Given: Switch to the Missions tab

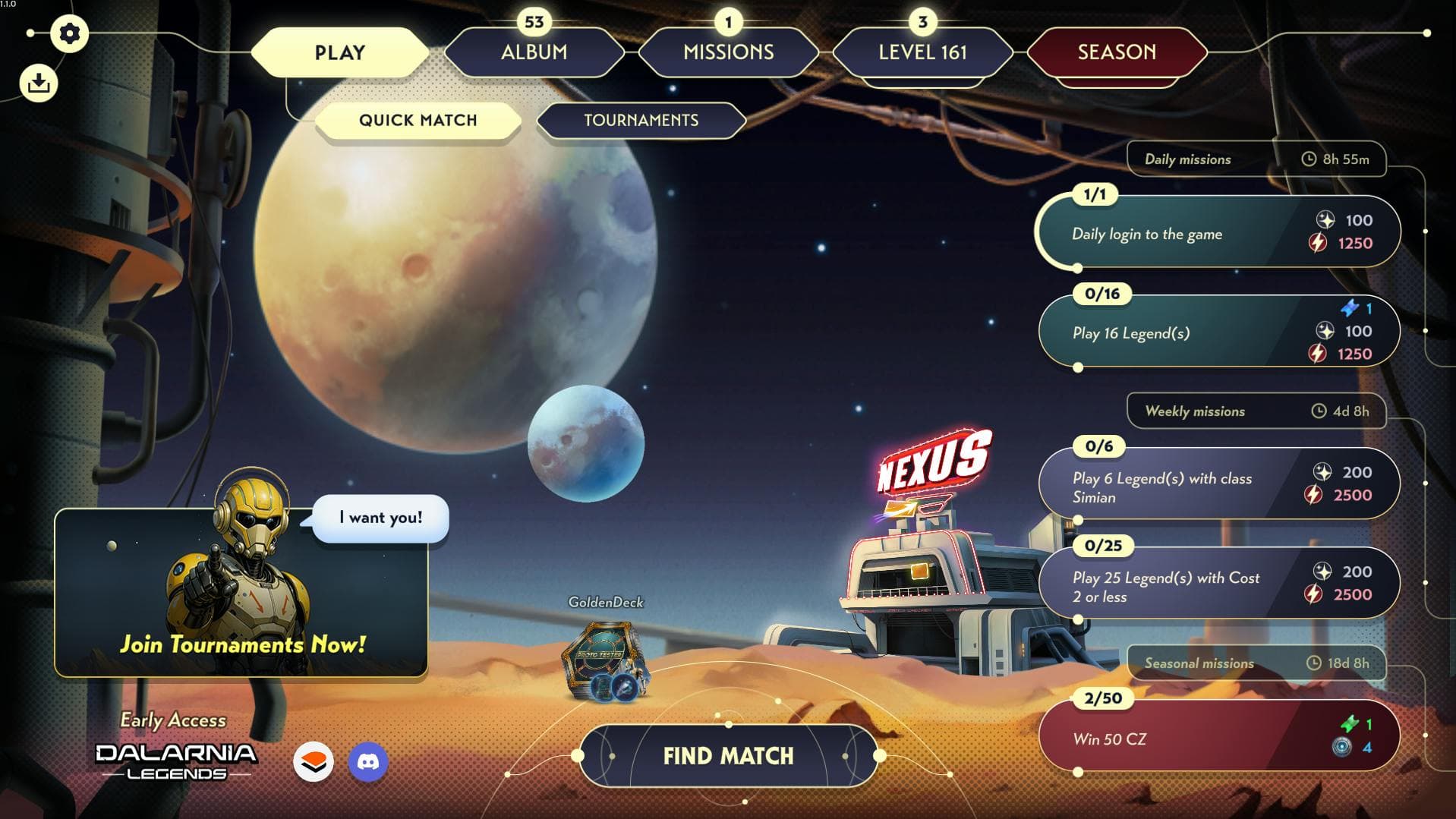Looking at the screenshot, I should [728, 52].
